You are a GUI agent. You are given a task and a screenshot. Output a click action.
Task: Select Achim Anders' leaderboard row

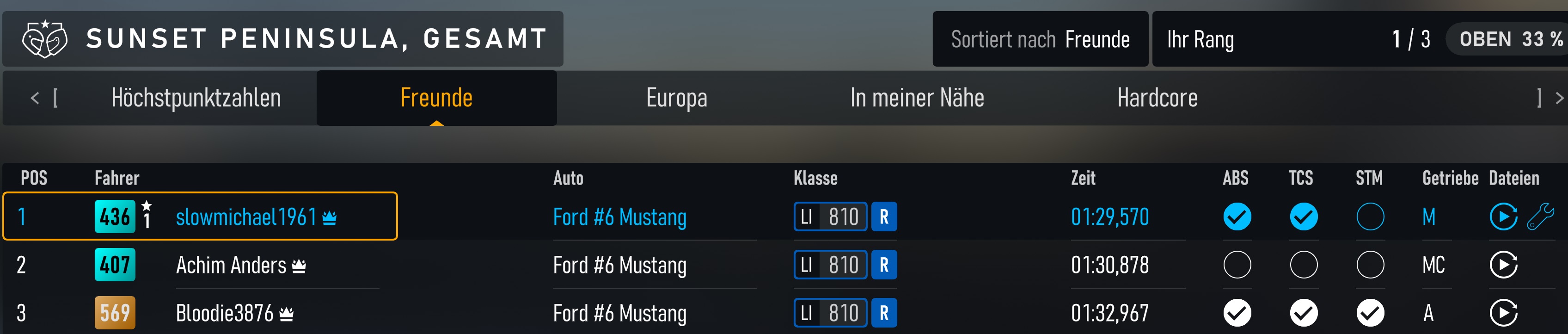(x=426, y=266)
